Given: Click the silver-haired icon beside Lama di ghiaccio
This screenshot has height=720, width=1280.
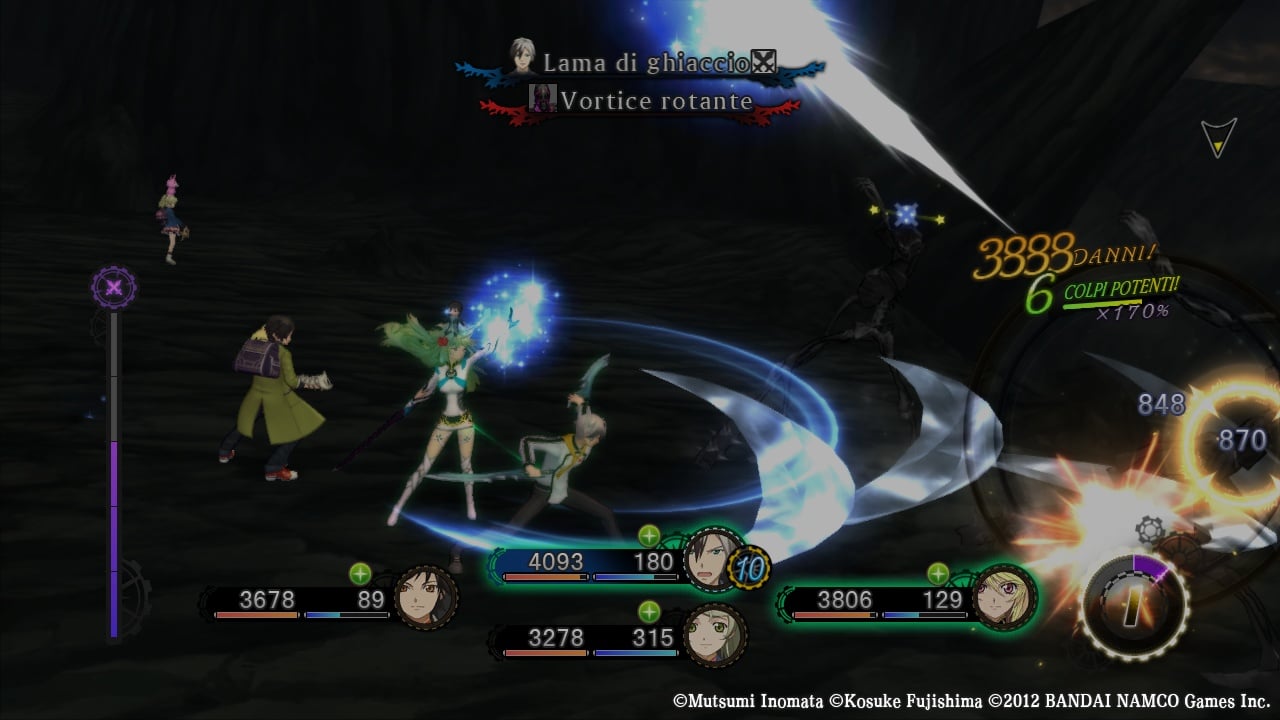Looking at the screenshot, I should click(x=522, y=60).
